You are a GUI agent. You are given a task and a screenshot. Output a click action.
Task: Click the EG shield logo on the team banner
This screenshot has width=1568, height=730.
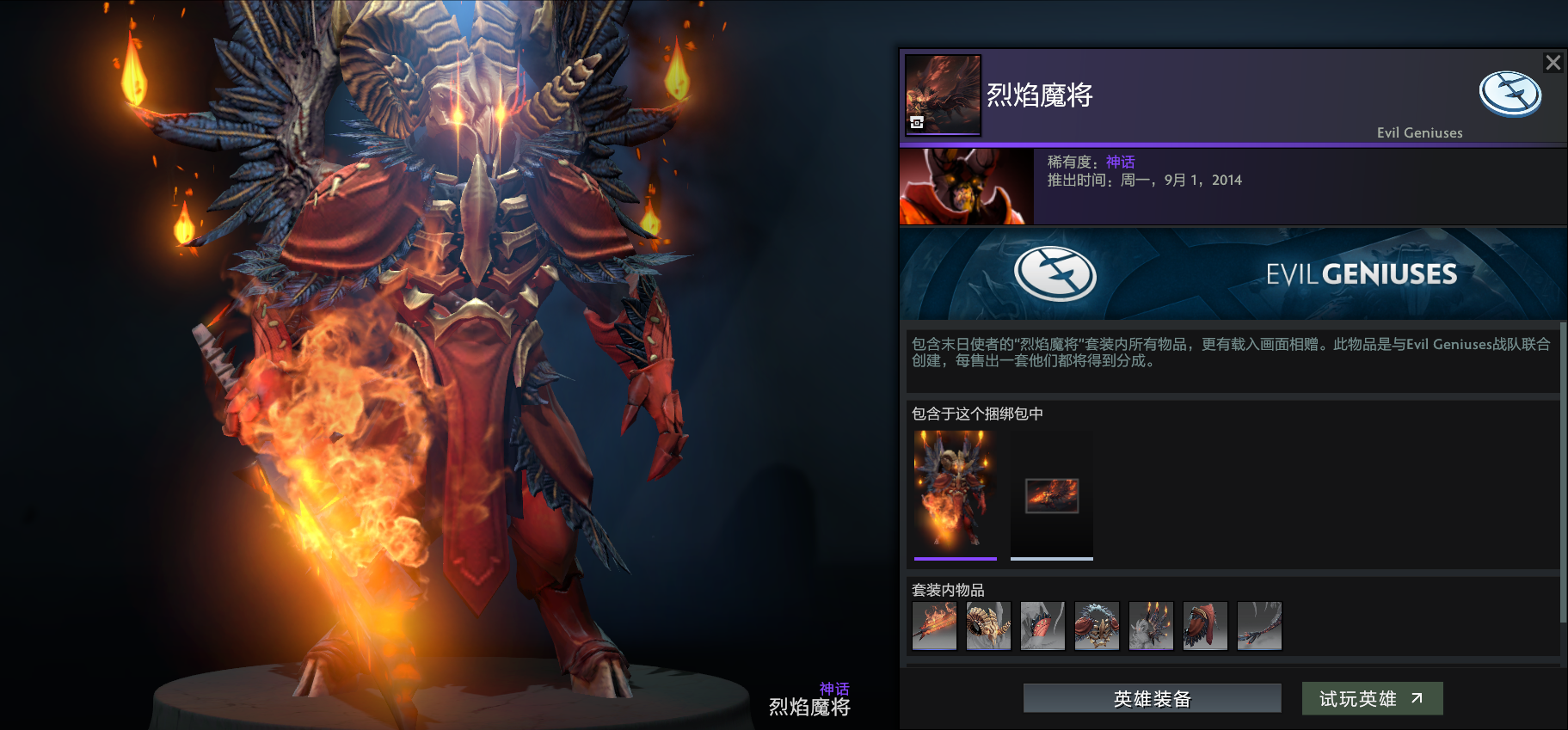tap(1058, 273)
